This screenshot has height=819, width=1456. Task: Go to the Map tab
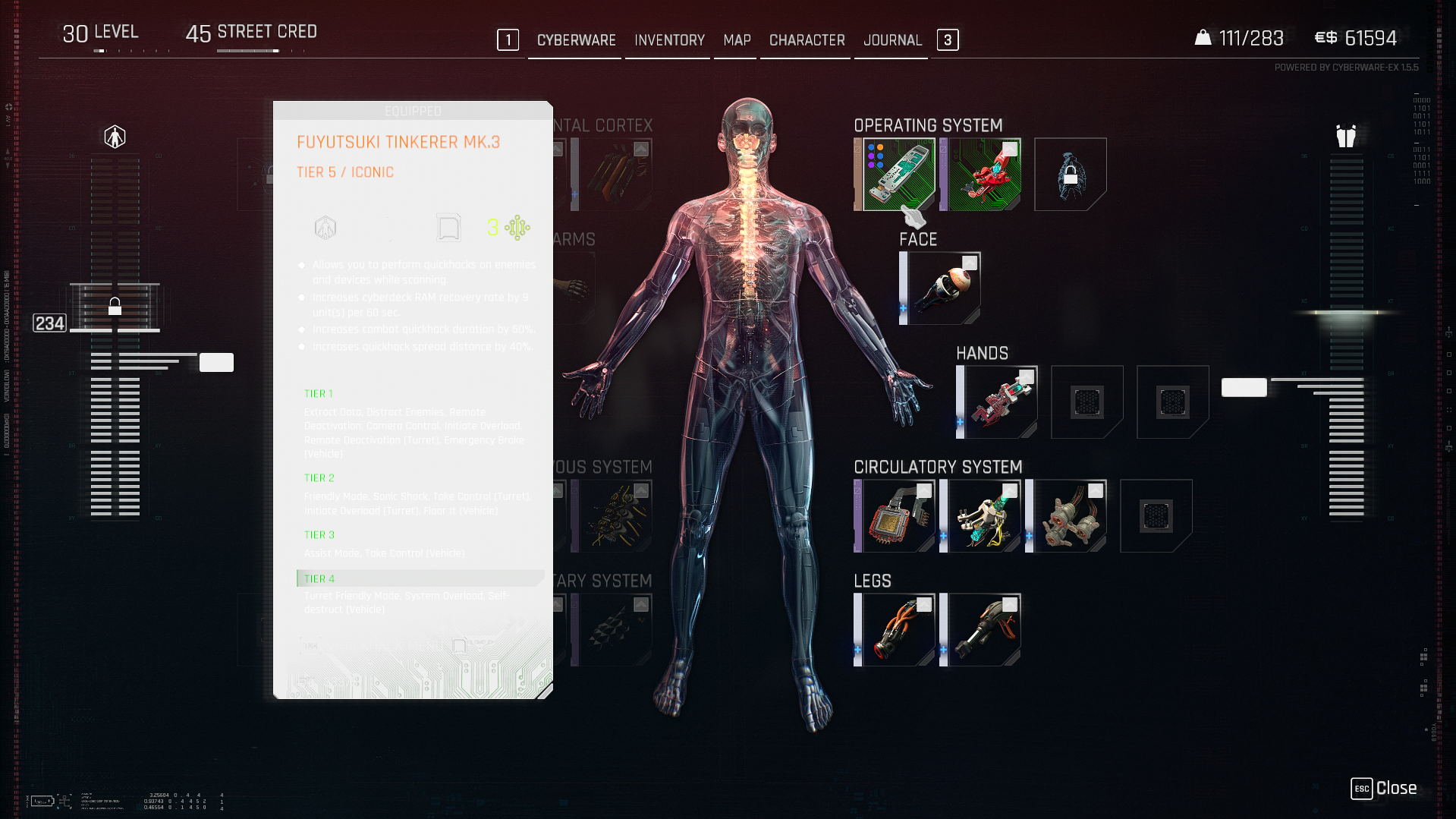pos(737,40)
